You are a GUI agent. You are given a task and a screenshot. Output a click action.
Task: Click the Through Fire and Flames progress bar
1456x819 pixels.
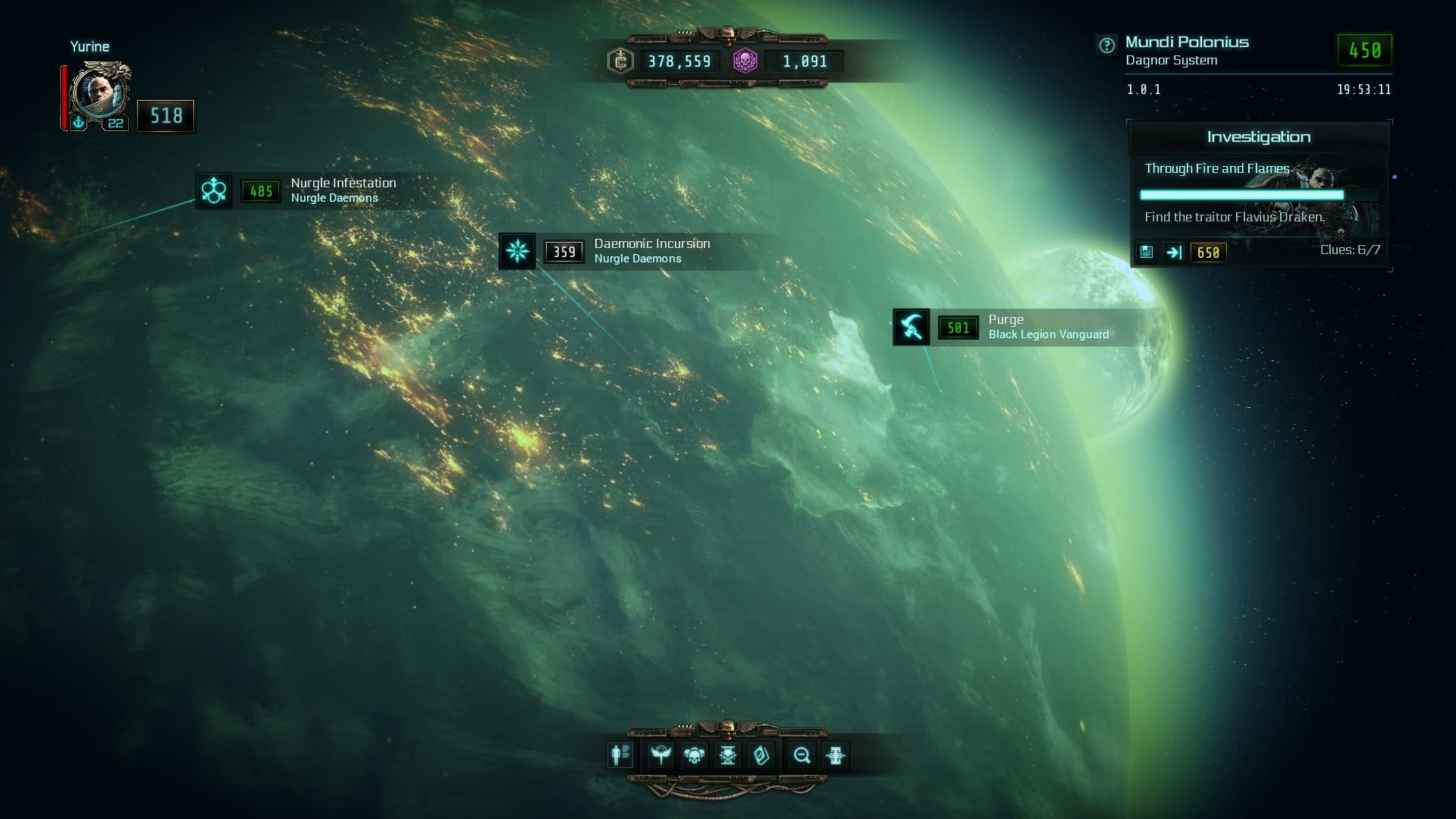click(1258, 195)
